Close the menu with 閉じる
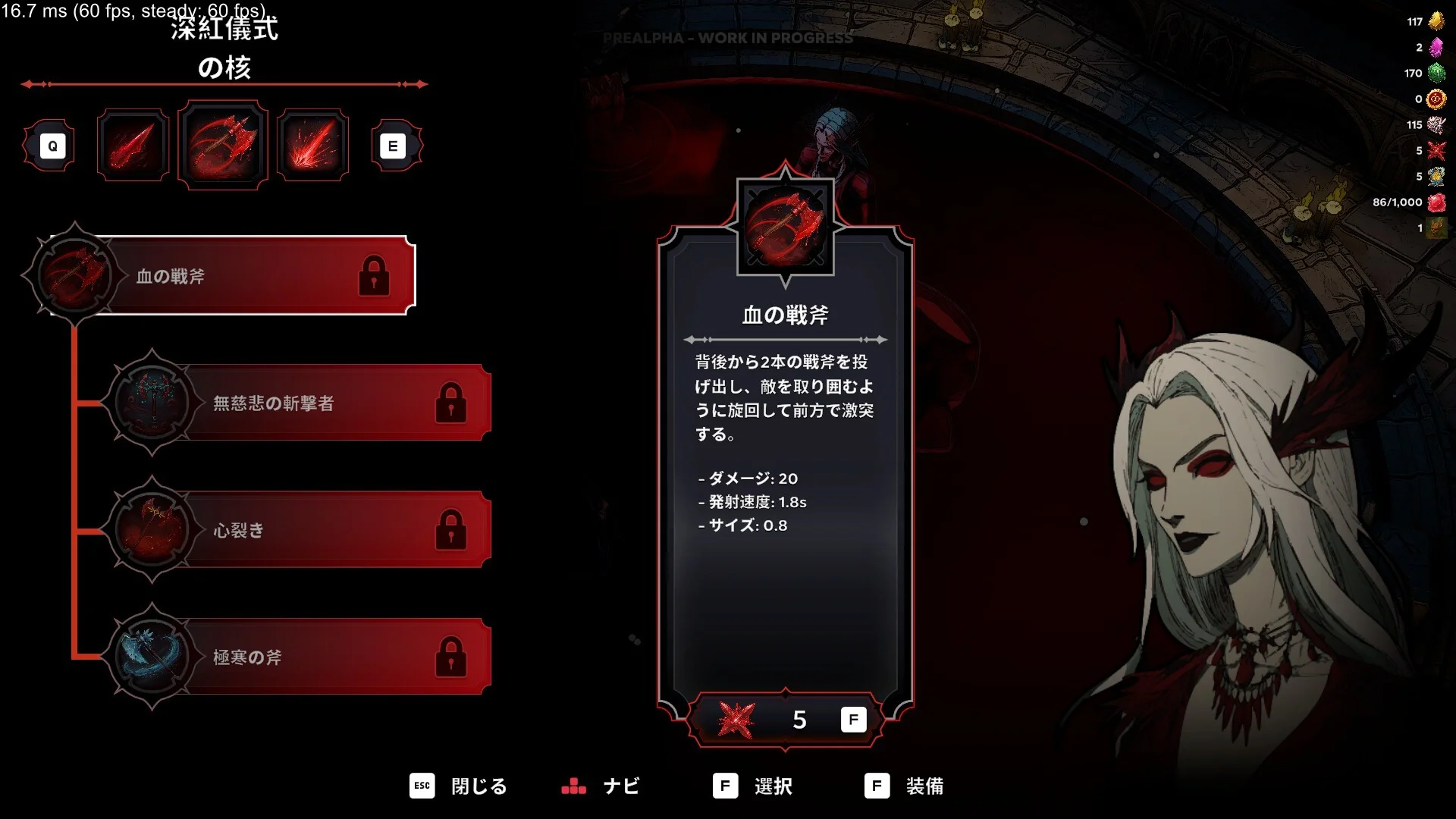1456x819 pixels. (459, 786)
